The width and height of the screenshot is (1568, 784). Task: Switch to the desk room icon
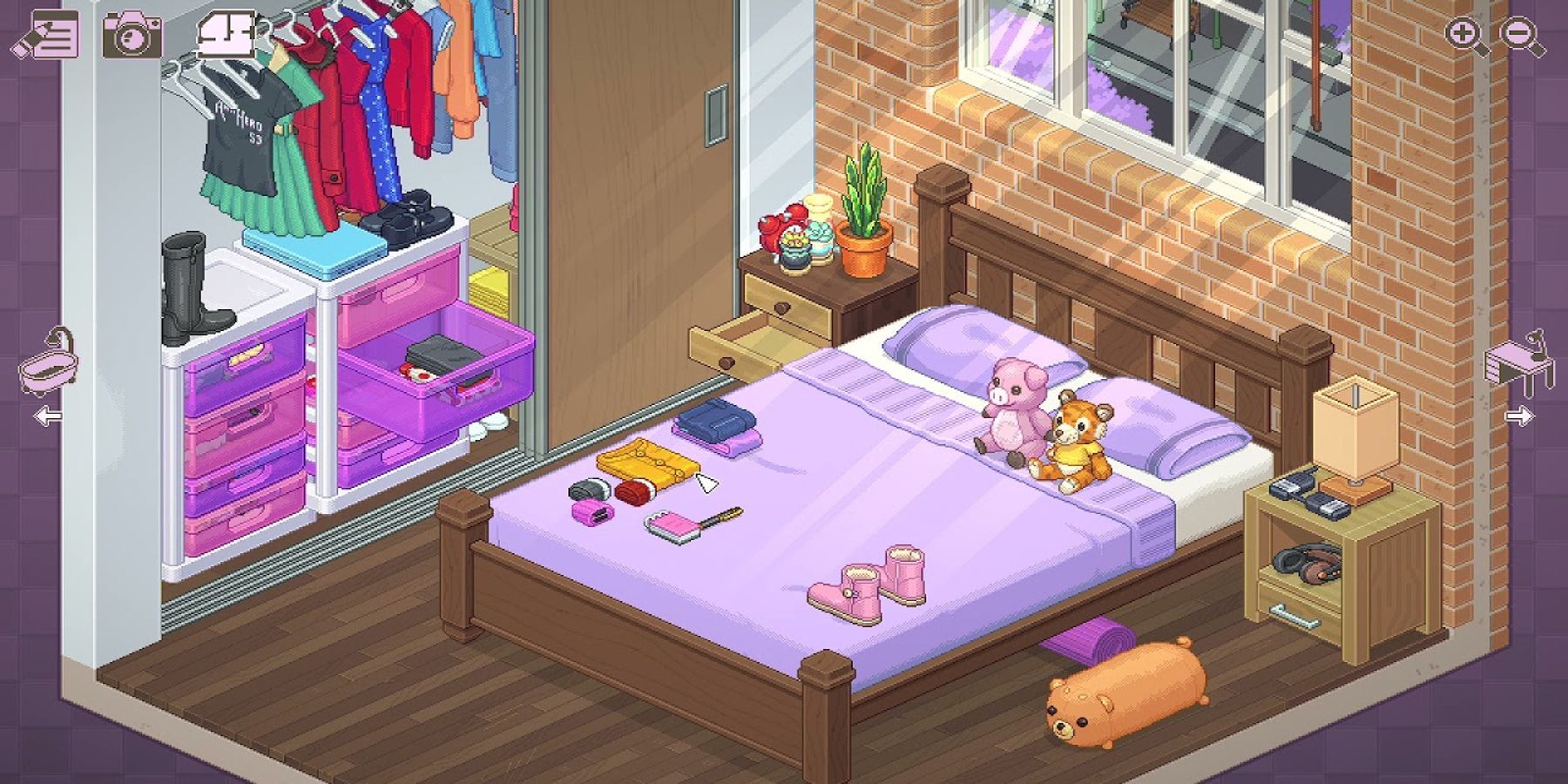(1519, 362)
